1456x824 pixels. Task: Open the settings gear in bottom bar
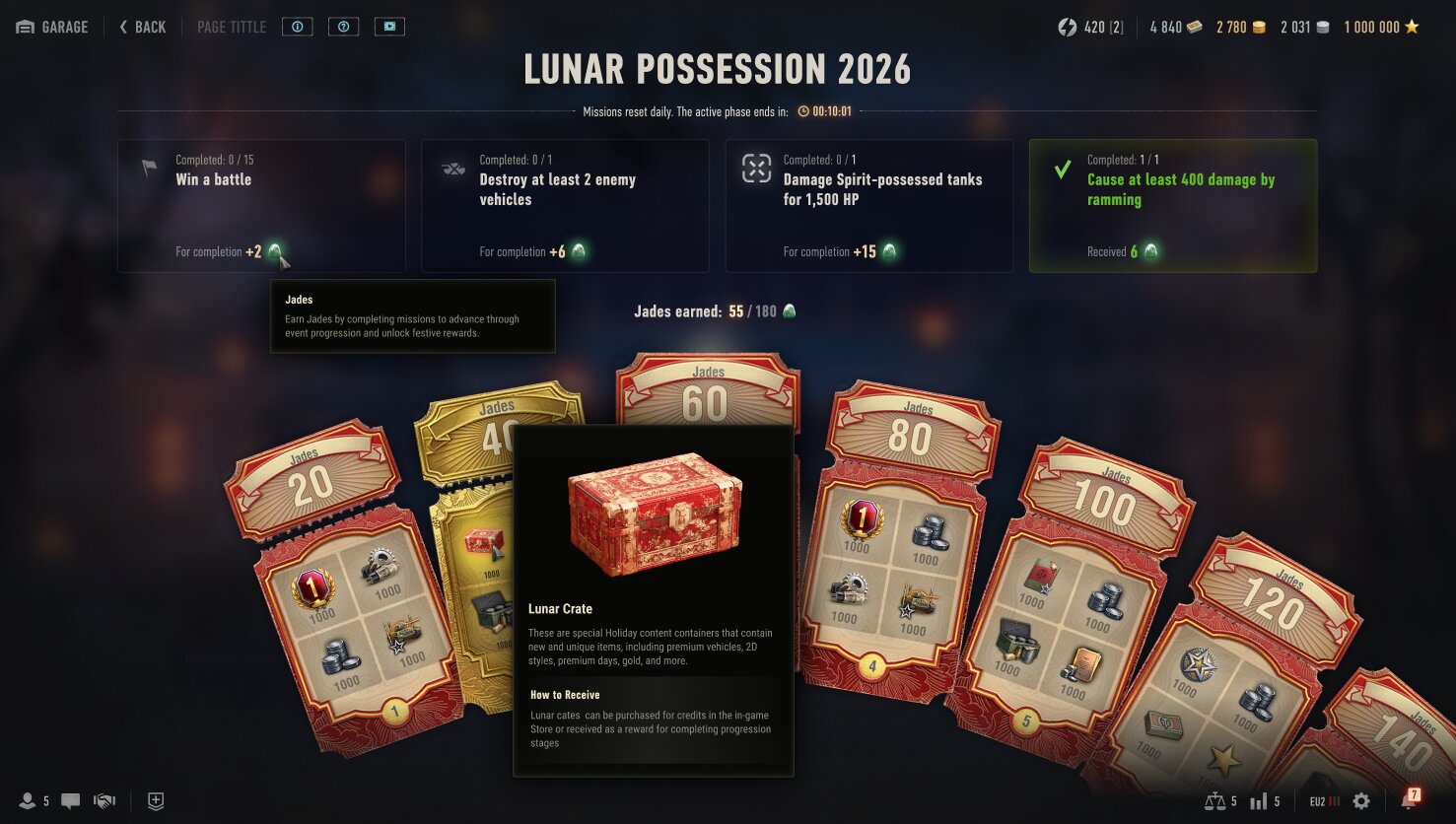(1361, 800)
